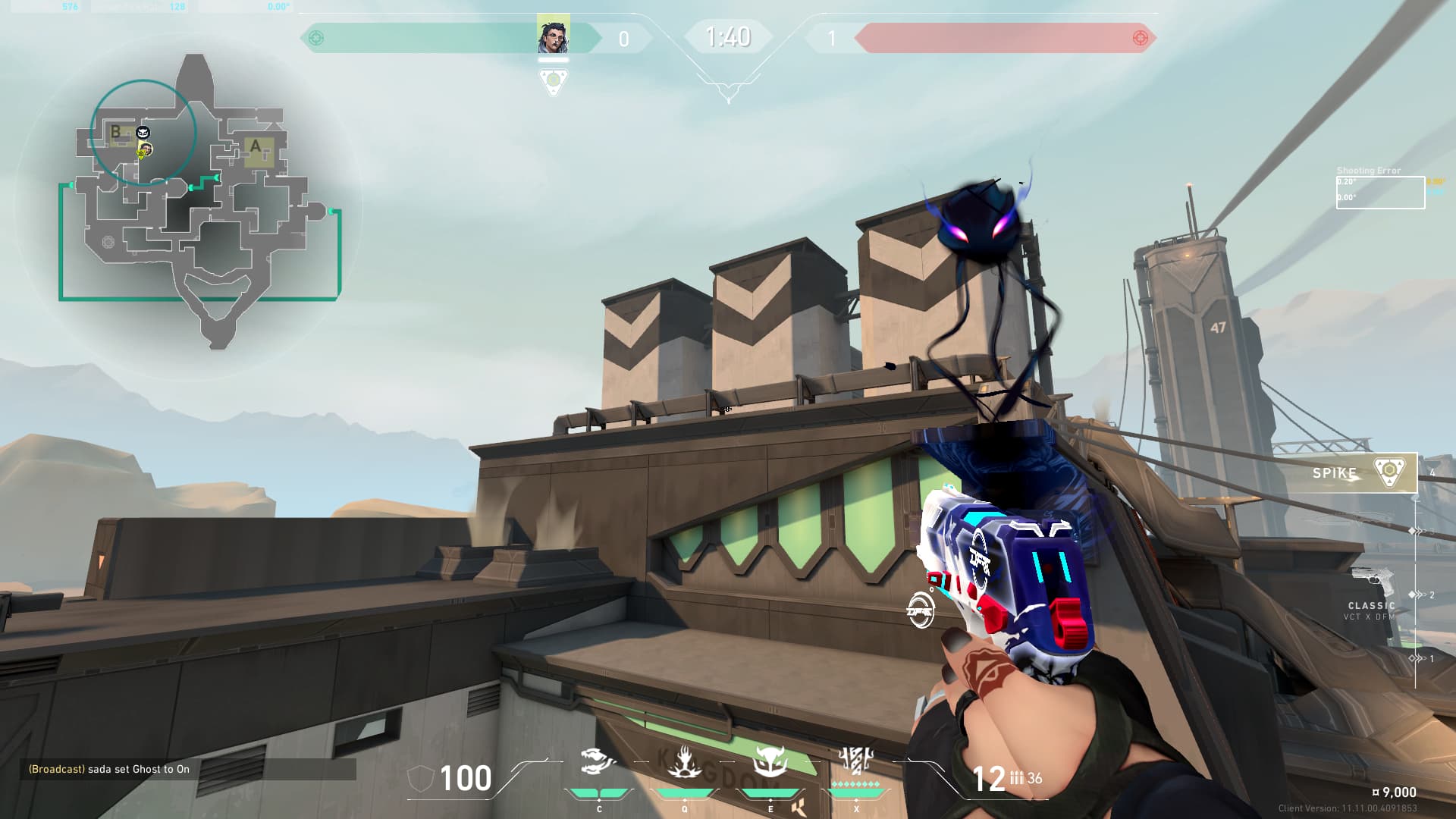Click the Fade player portrait at top
Screen dimensions: 1456x819
tap(553, 36)
